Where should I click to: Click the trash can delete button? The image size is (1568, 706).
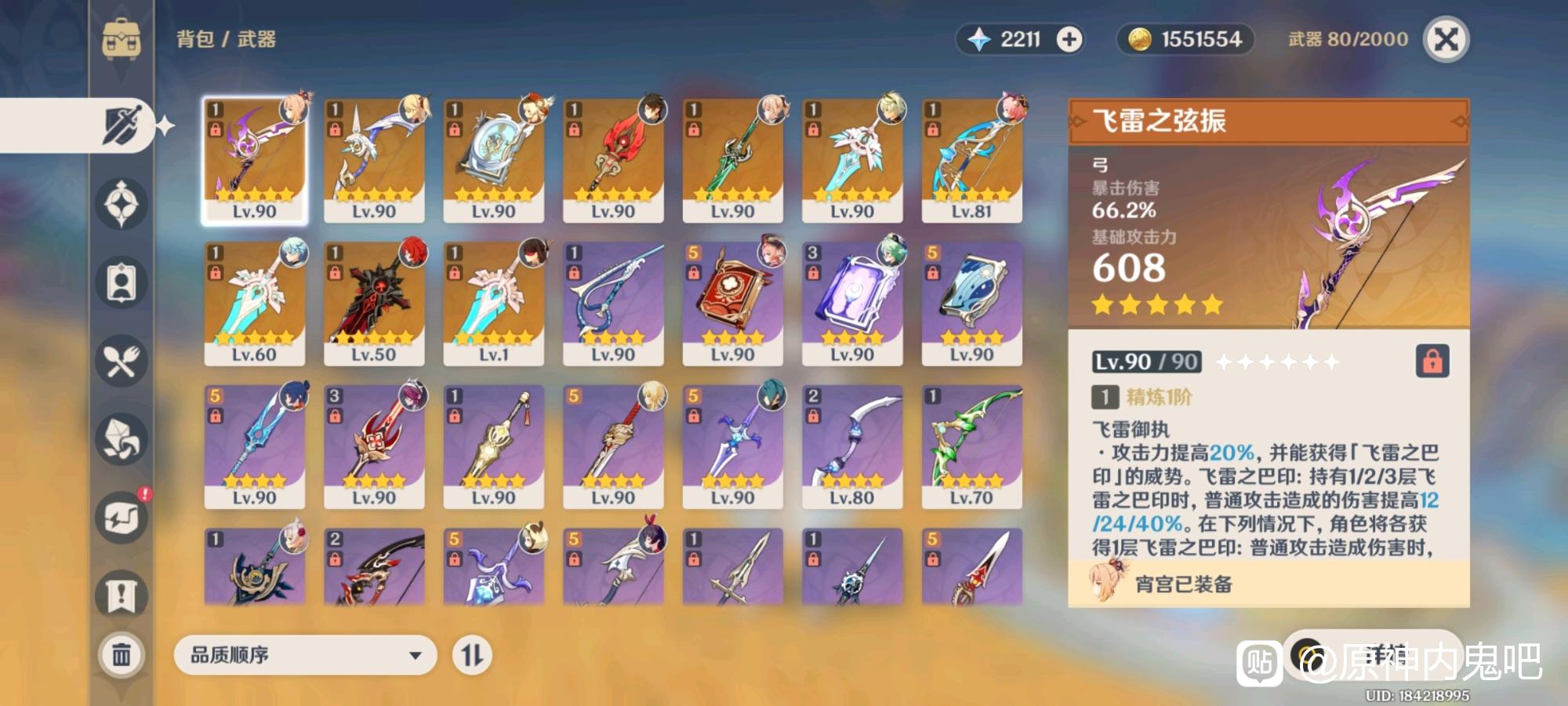pyautogui.click(x=122, y=654)
